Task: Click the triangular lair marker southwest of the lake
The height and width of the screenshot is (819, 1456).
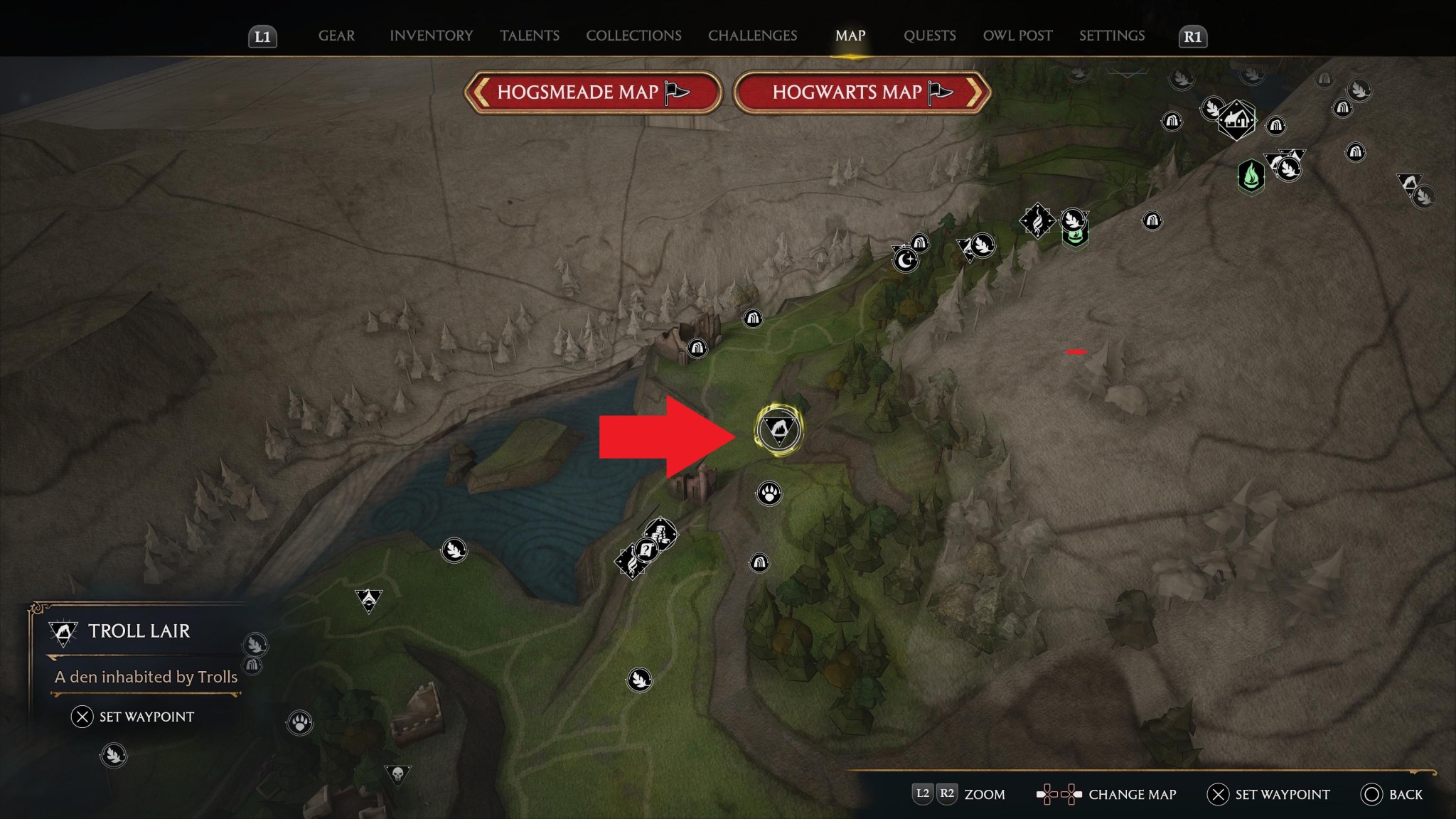Action: coord(369,601)
